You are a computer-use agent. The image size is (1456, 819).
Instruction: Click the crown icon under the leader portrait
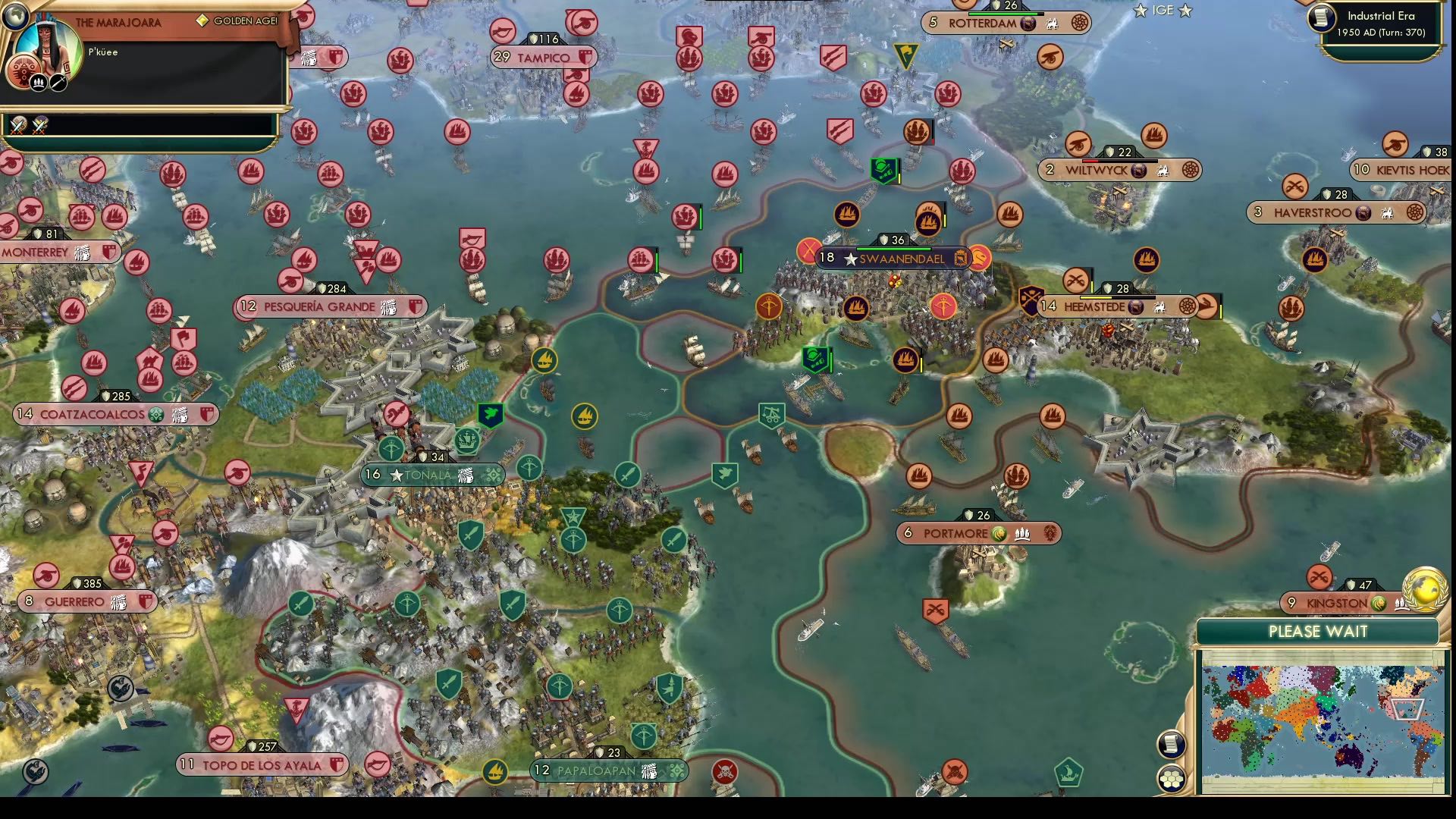coord(38,83)
